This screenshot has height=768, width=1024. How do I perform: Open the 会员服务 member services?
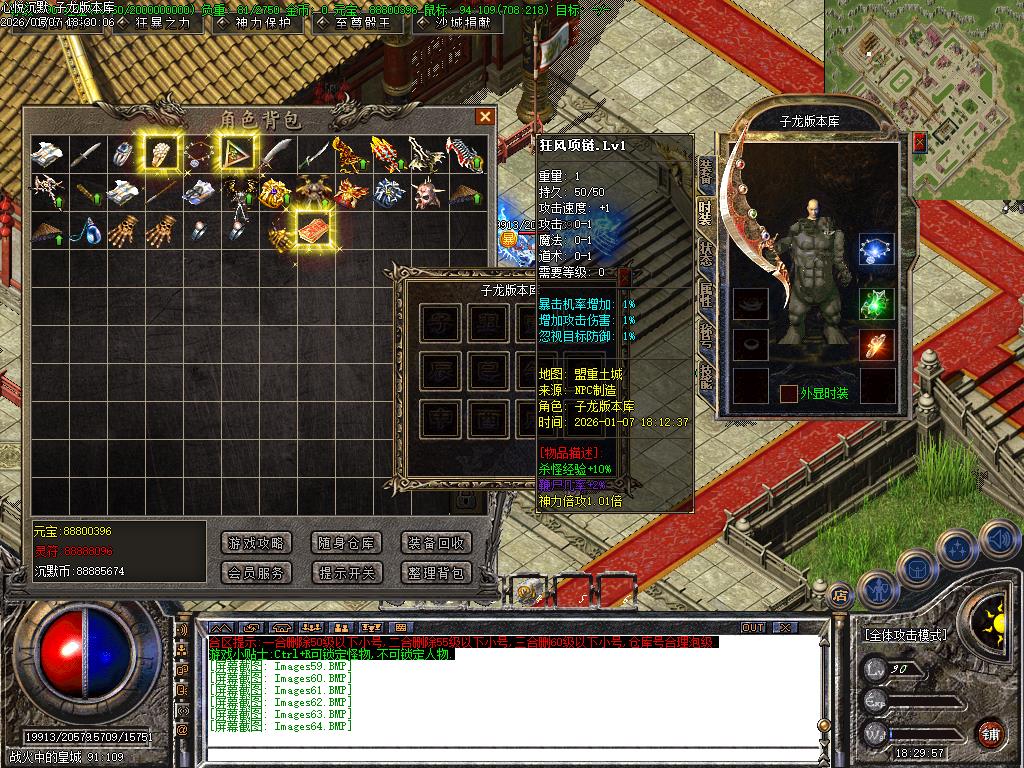[x=256, y=573]
